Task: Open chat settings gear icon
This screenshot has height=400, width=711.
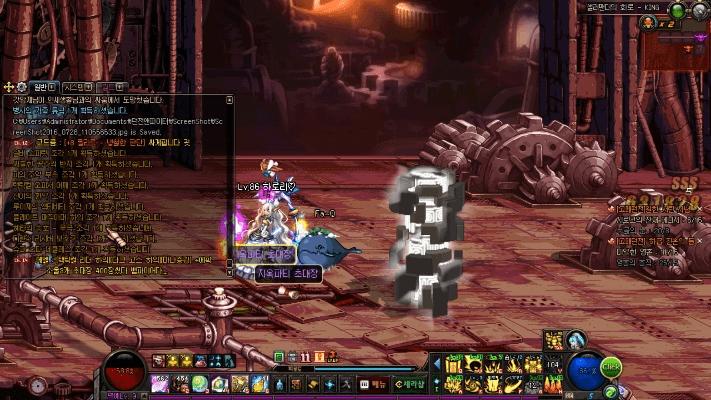Action: [23, 87]
